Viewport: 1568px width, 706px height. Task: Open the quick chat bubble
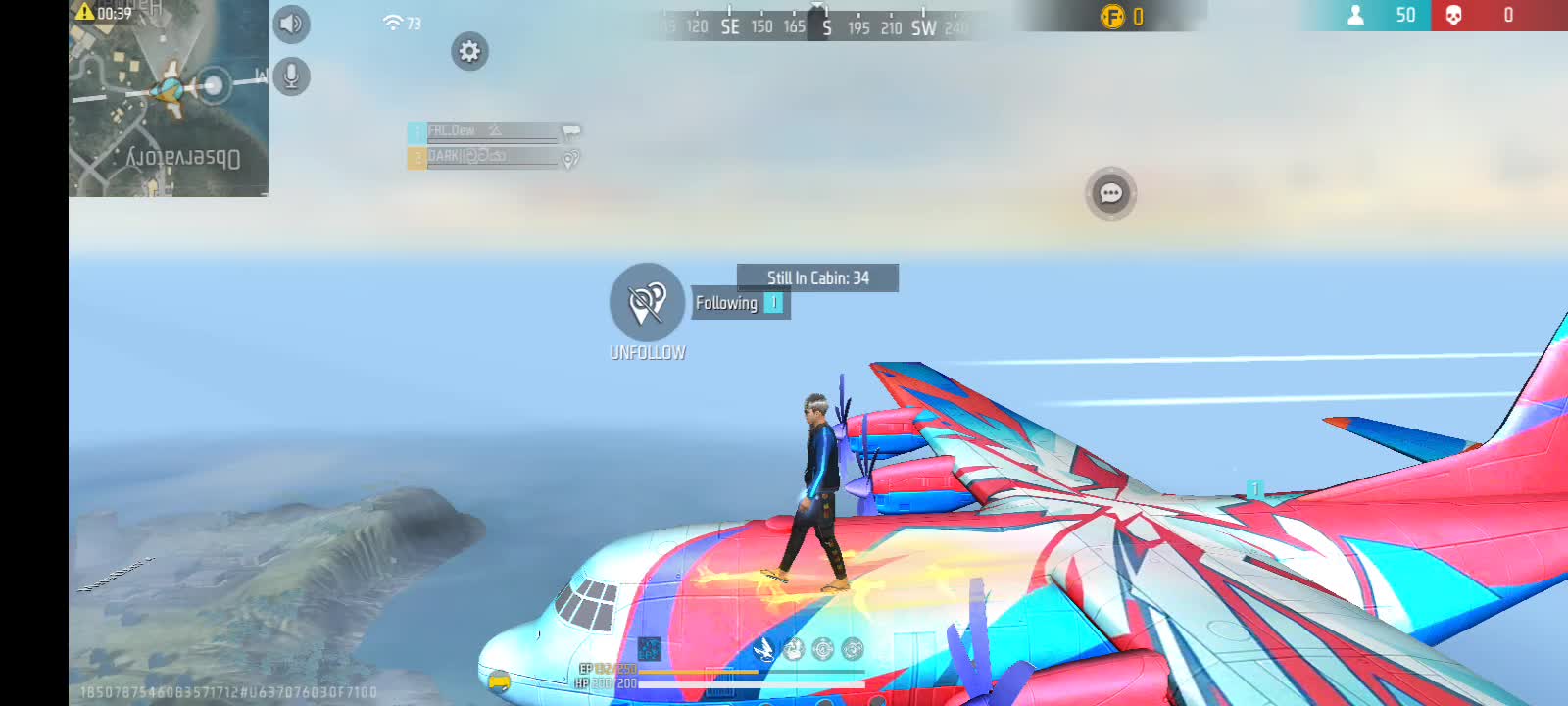point(1110,193)
